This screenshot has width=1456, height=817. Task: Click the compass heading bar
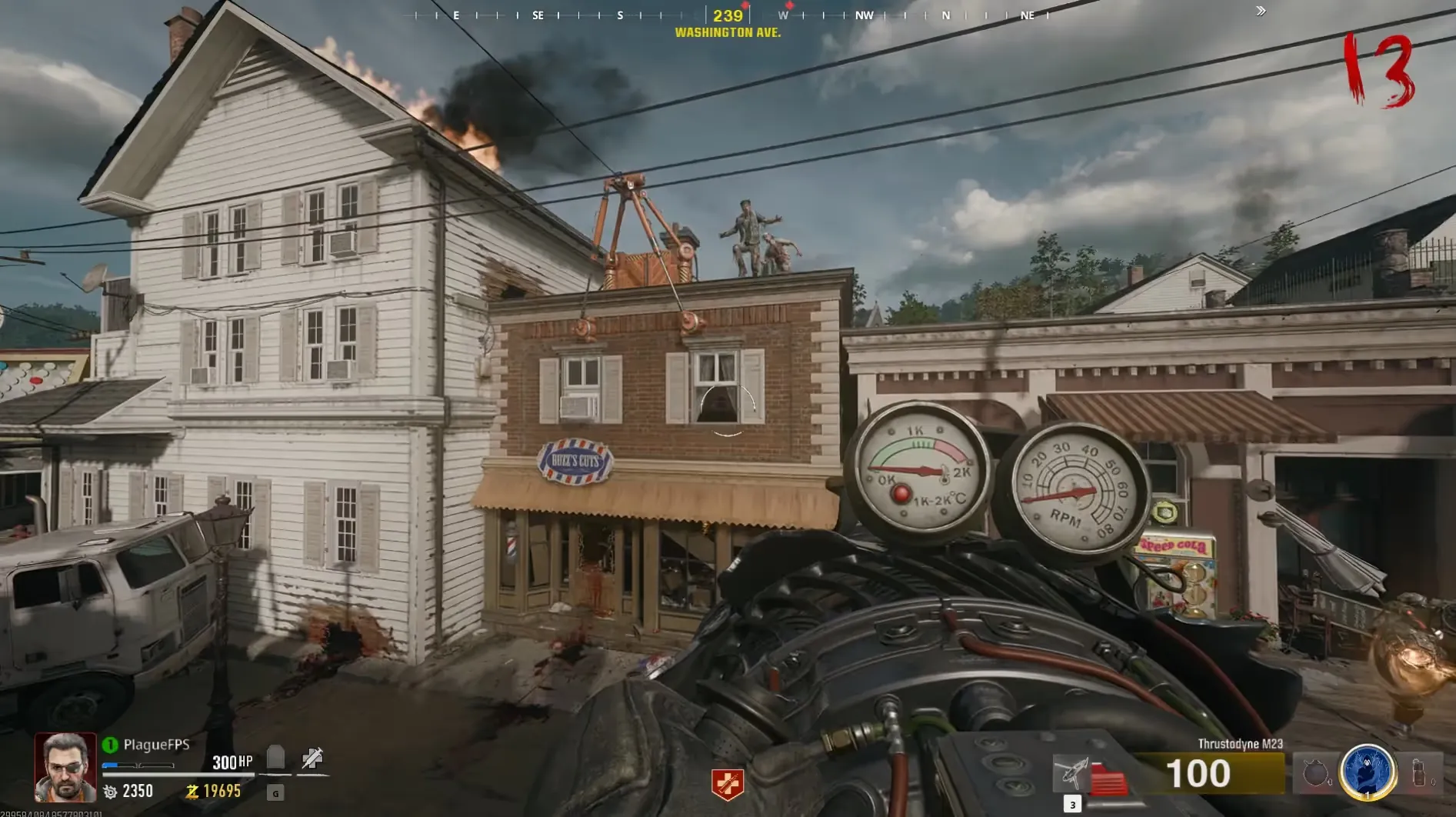[727, 15]
